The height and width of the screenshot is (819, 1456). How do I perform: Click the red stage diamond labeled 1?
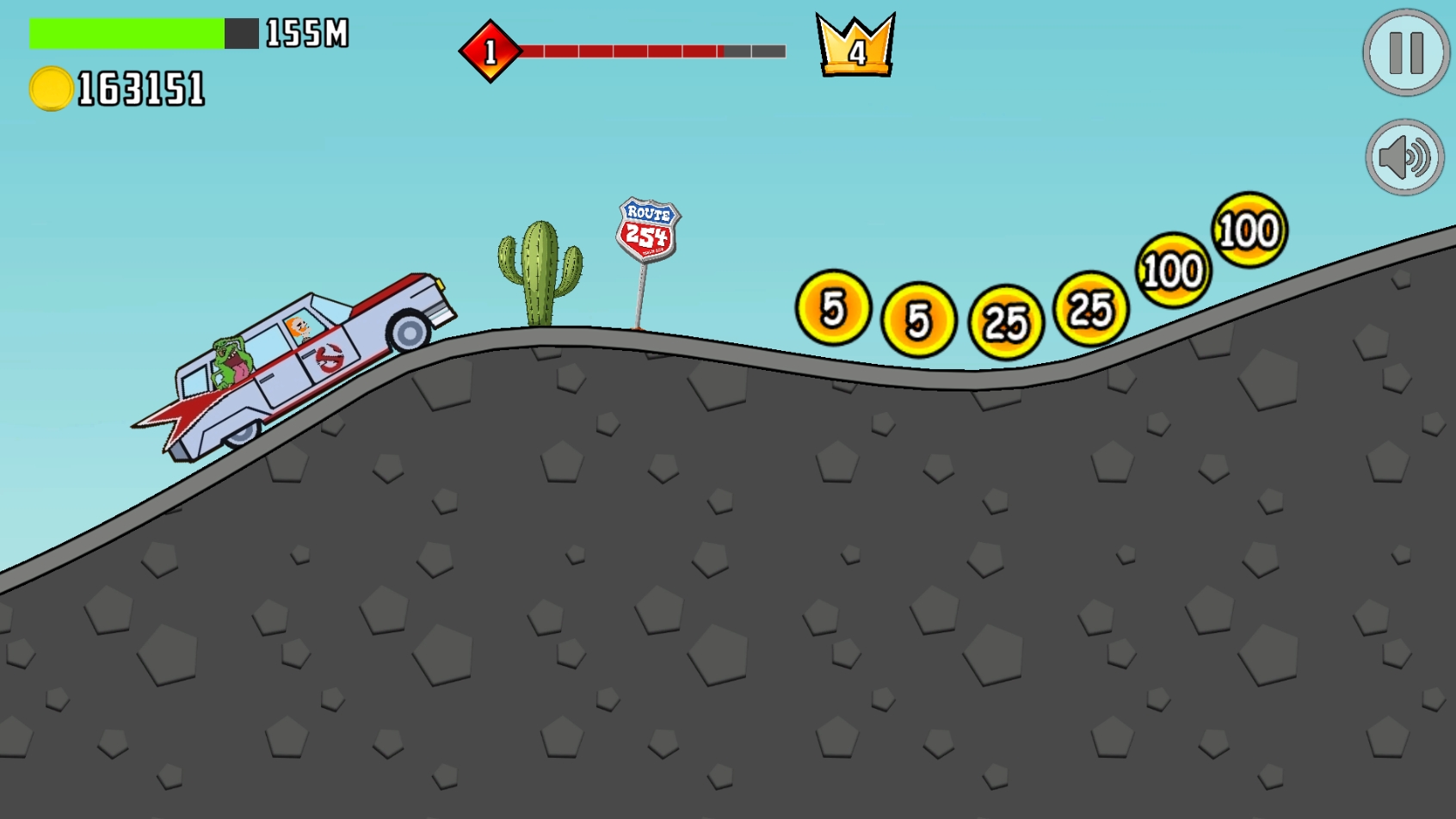click(490, 52)
